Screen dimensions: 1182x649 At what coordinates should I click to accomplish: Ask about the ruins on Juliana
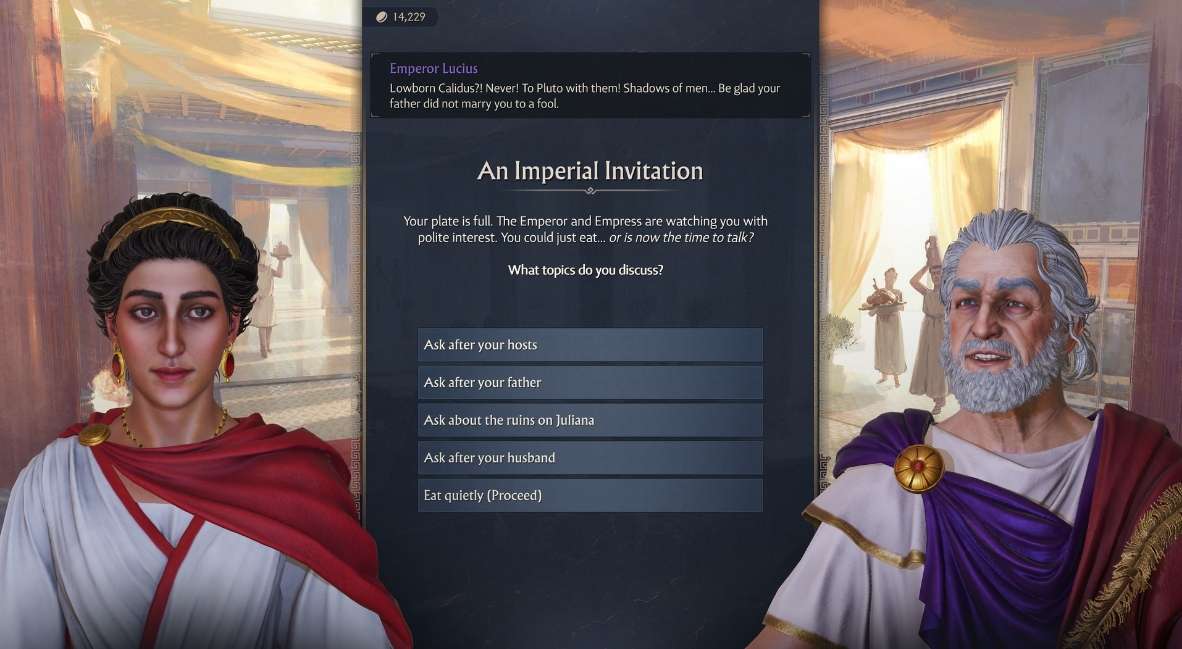point(590,420)
